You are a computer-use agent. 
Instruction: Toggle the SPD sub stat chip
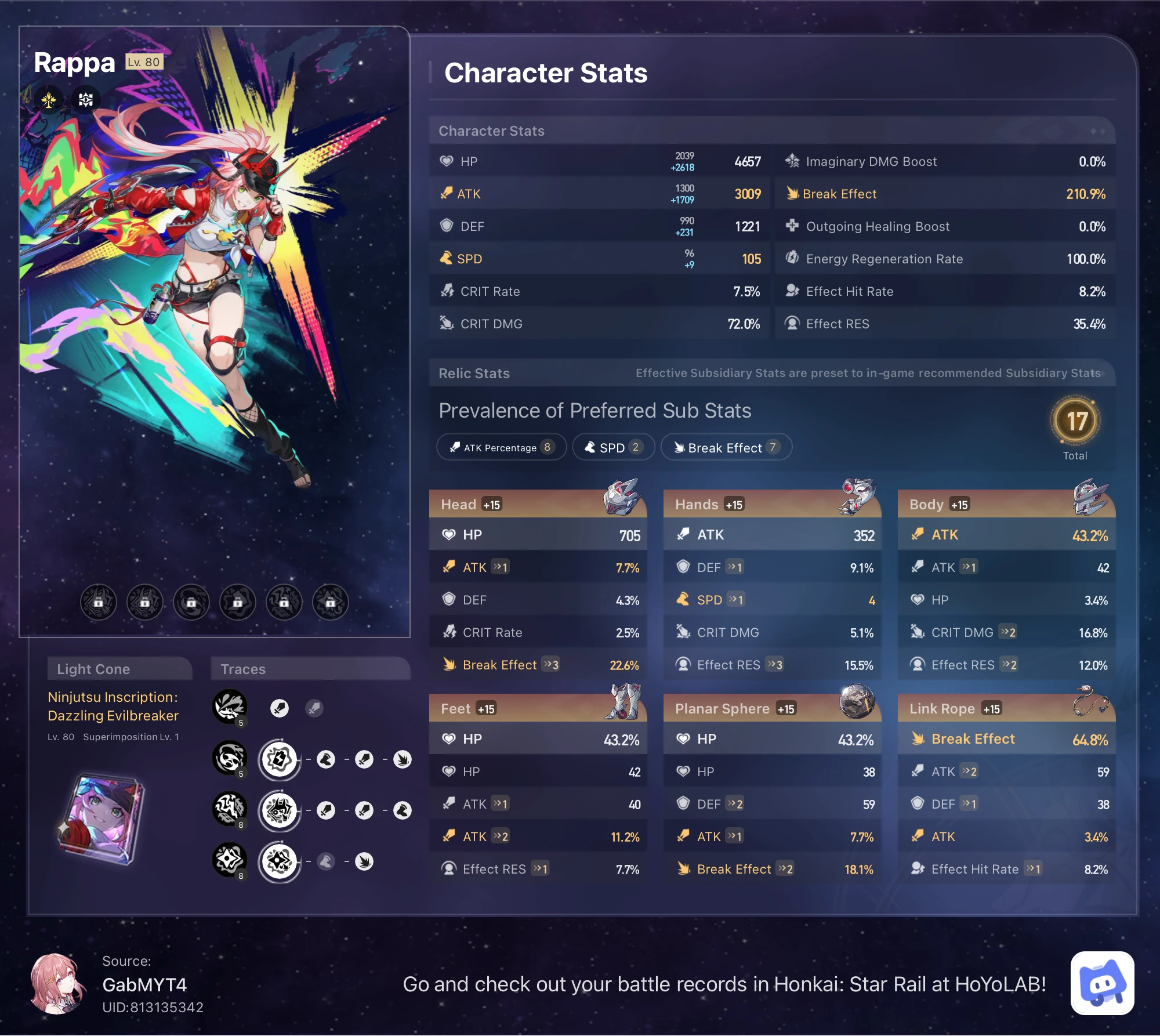tap(612, 447)
